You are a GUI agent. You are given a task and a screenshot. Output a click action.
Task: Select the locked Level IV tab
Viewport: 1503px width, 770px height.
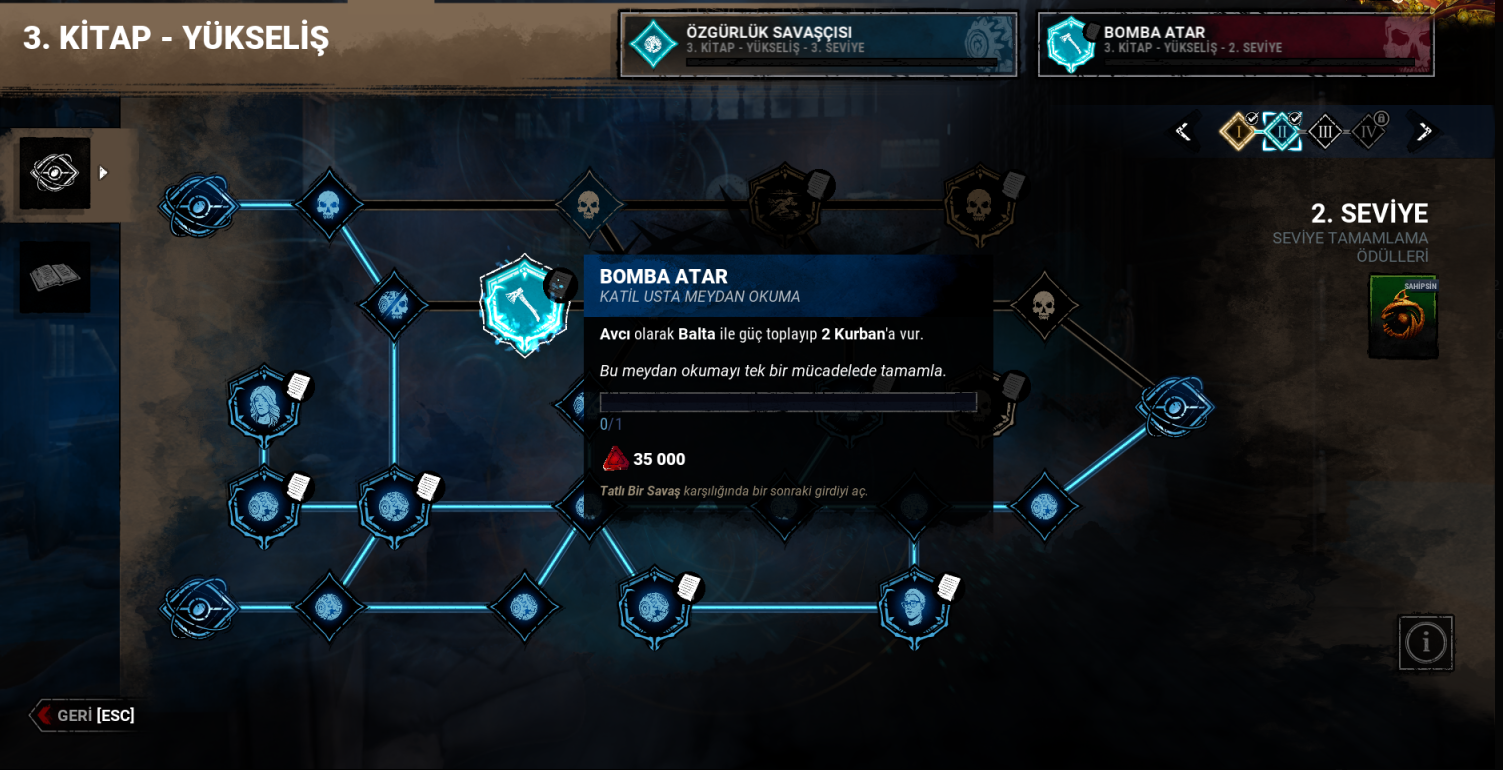[x=1369, y=130]
